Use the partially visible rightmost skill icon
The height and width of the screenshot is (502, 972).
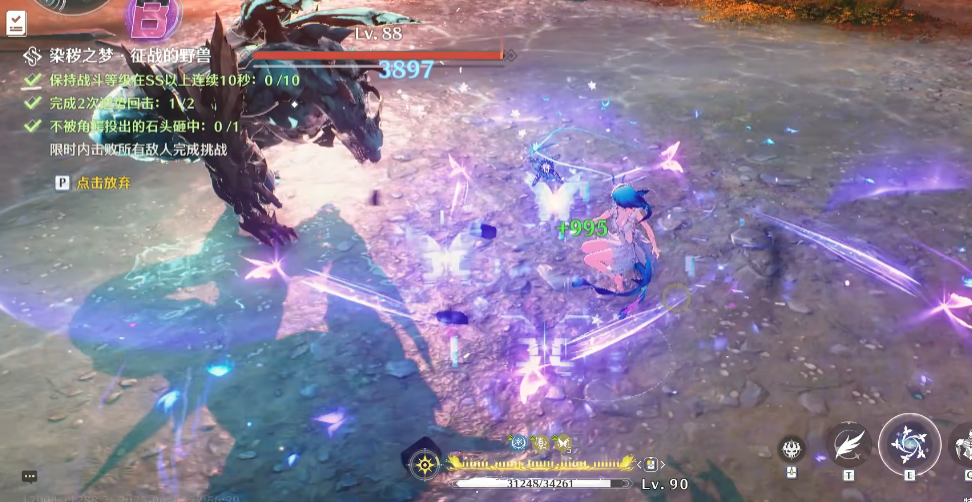pyautogui.click(x=963, y=445)
